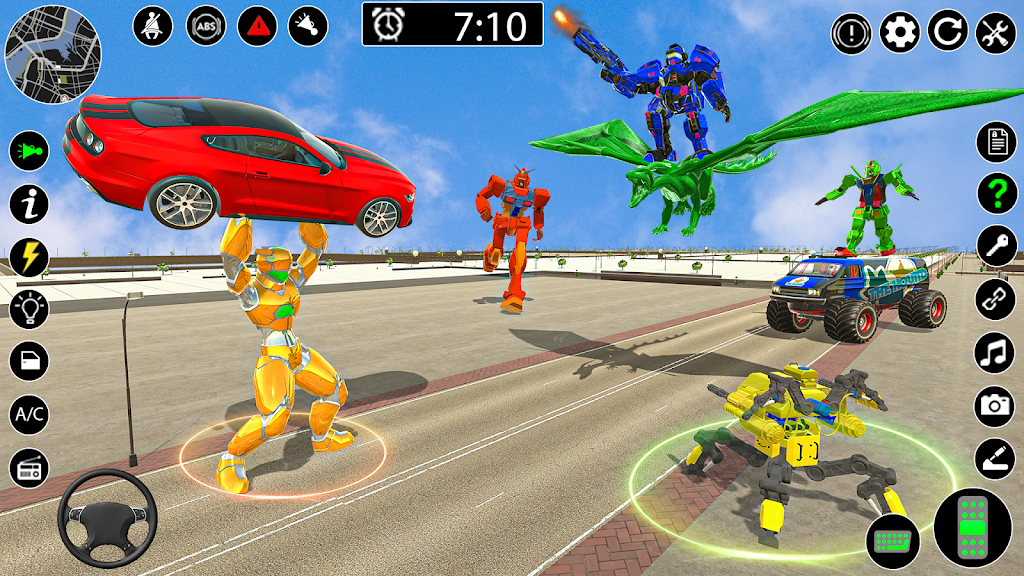
Task: Click the exclamation alert button
Action: click(851, 34)
